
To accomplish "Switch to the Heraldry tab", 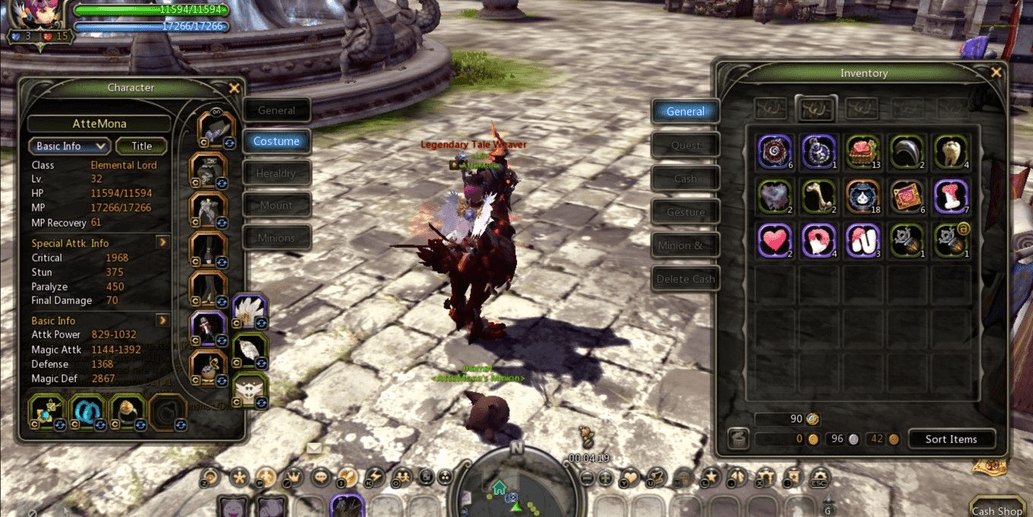I will (x=277, y=174).
